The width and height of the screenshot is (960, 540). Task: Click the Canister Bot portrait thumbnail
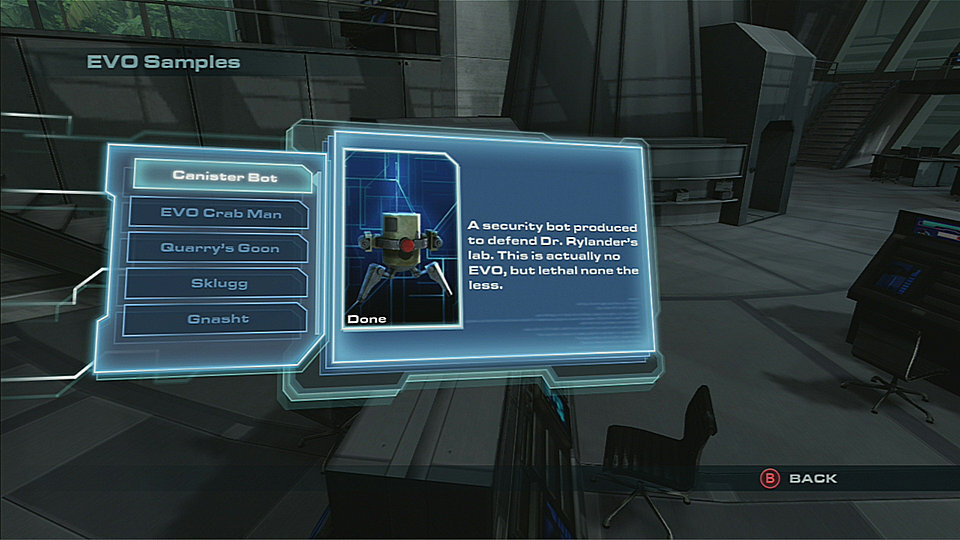pyautogui.click(x=401, y=240)
